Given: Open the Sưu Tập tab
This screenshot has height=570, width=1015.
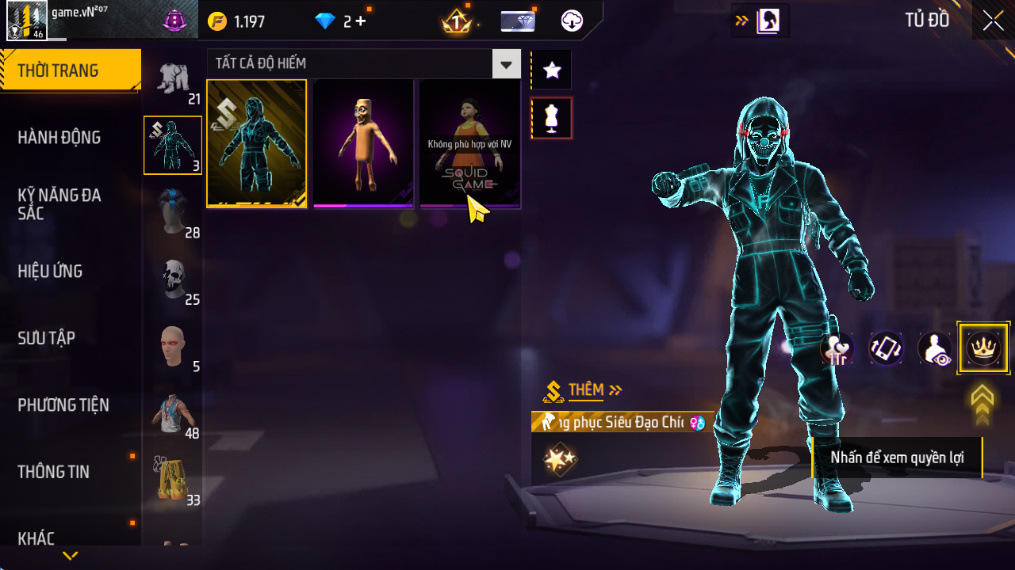Looking at the screenshot, I should click(x=46, y=338).
